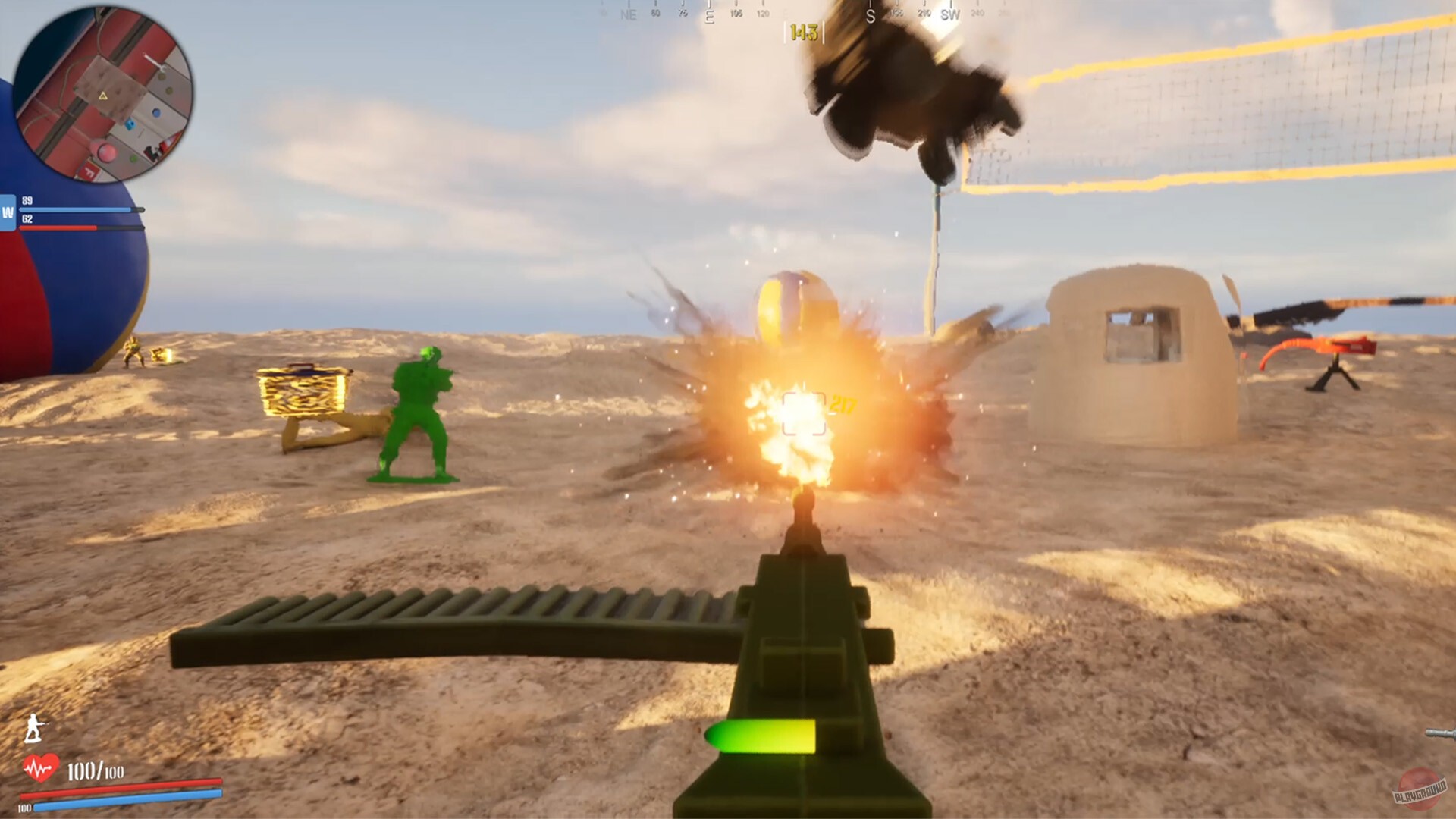Click the yellow warning triangle on the minimap
The image size is (1456, 819).
pos(102,95)
